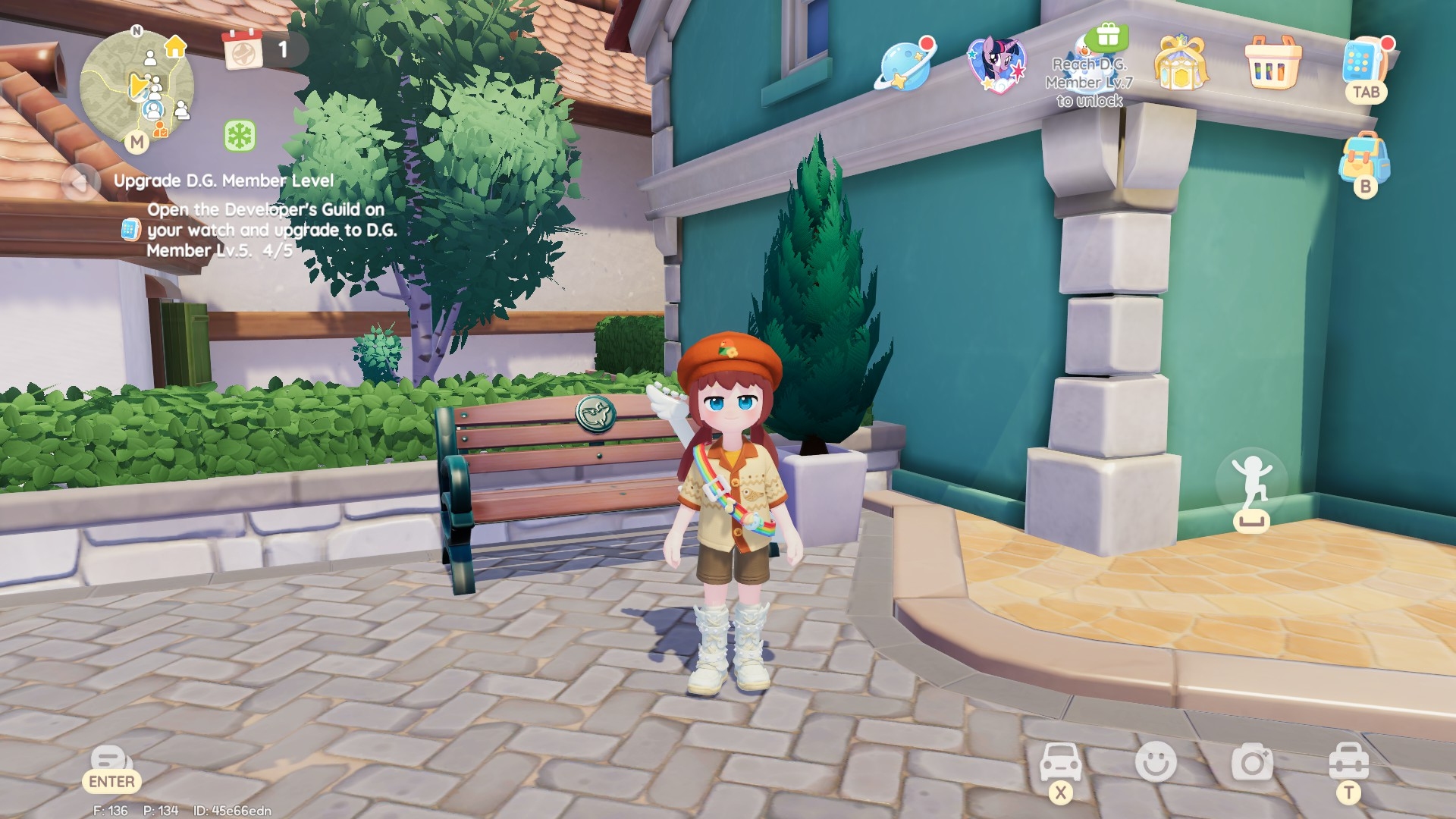
Task: Open the My Little Pony event
Action: click(x=996, y=64)
